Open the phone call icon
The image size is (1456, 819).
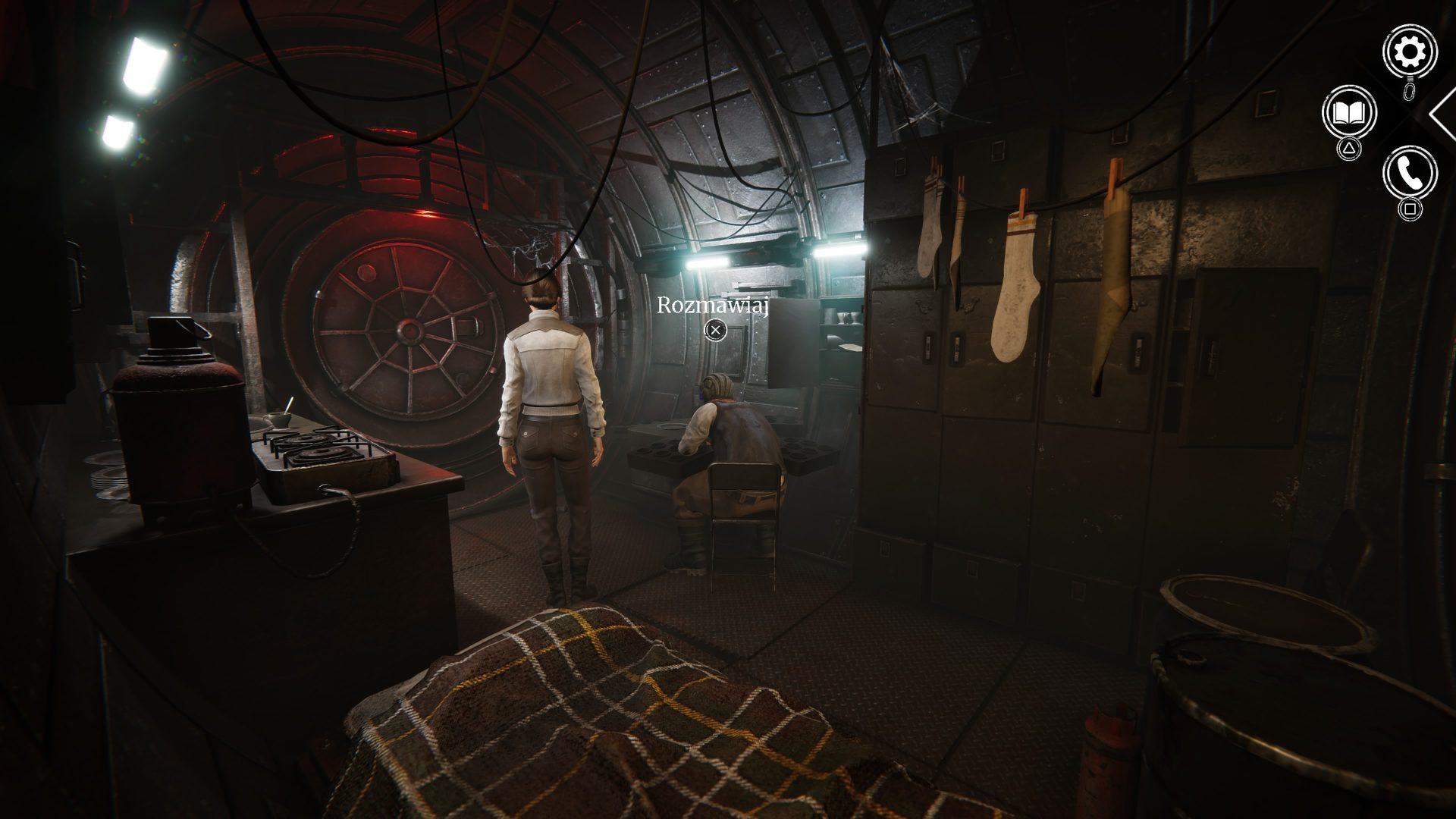point(1410,174)
